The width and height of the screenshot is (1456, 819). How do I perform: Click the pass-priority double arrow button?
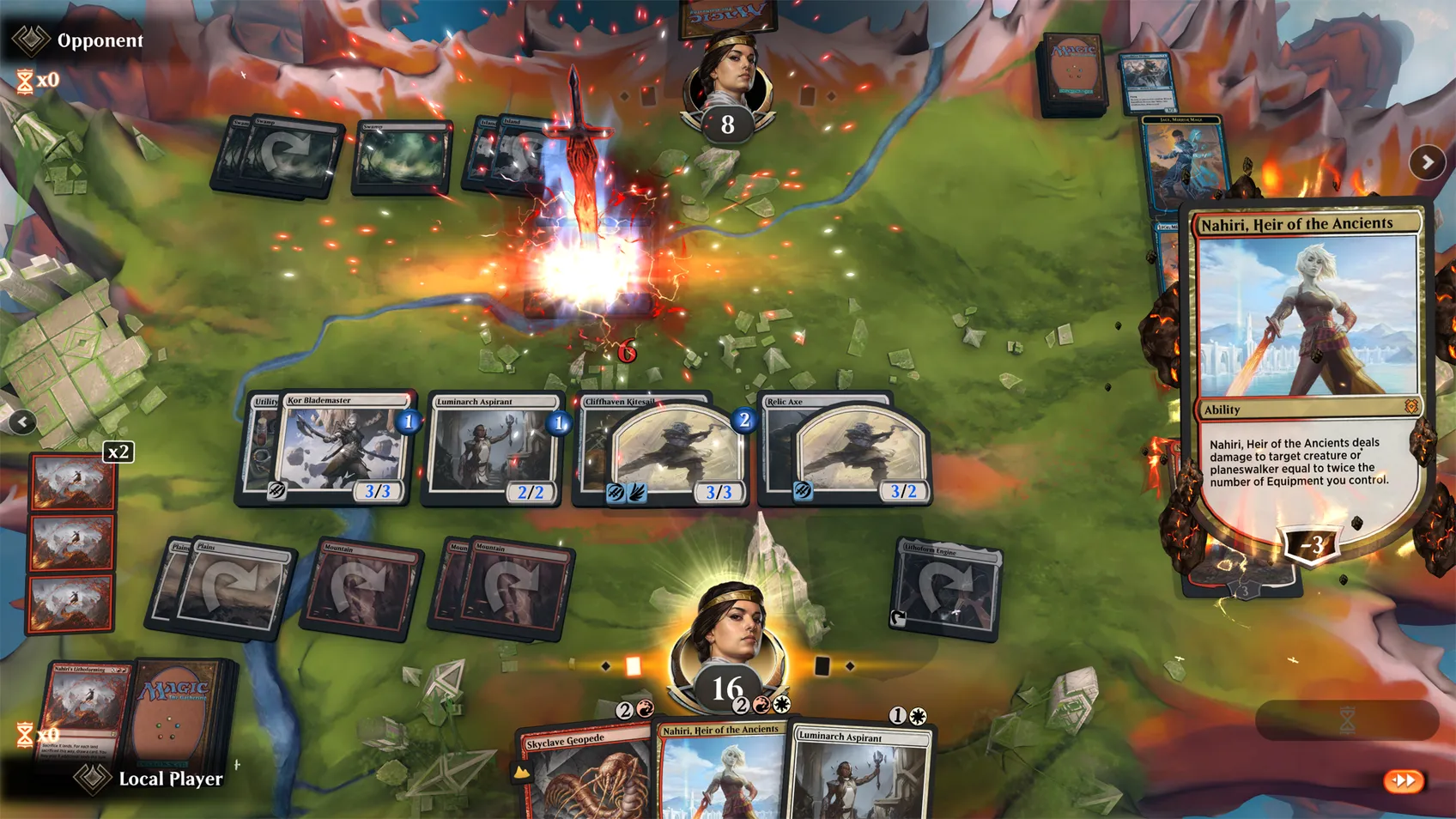[1403, 780]
